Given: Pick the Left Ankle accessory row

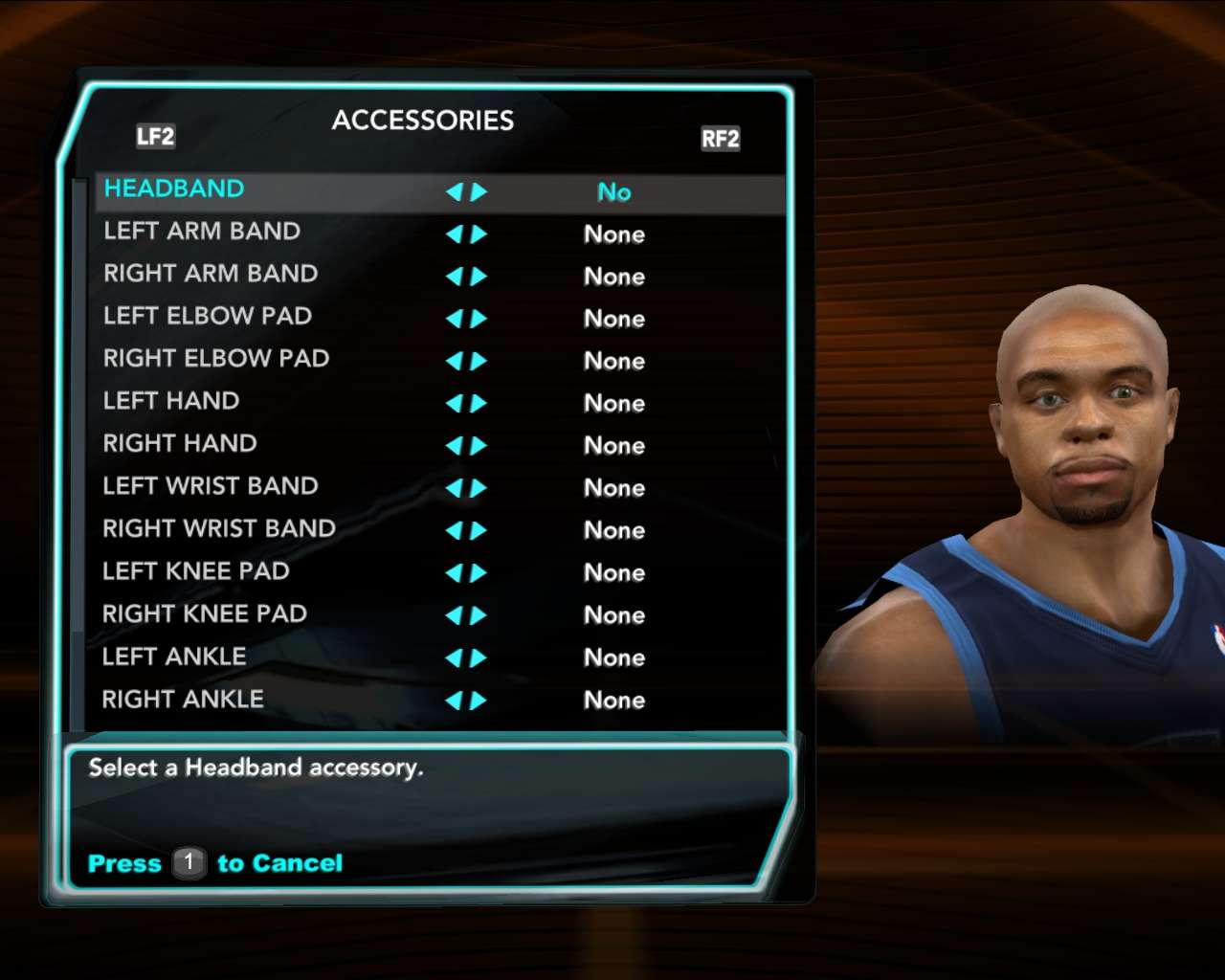Looking at the screenshot, I should click(x=174, y=657).
